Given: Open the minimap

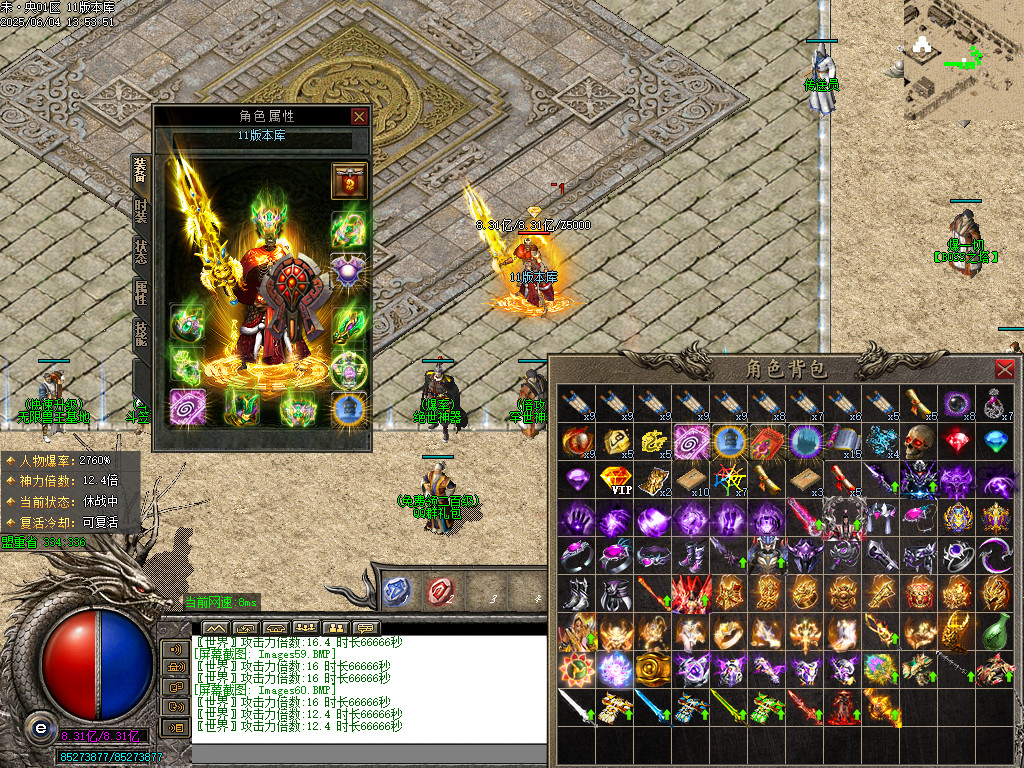Looking at the screenshot, I should tap(963, 60).
